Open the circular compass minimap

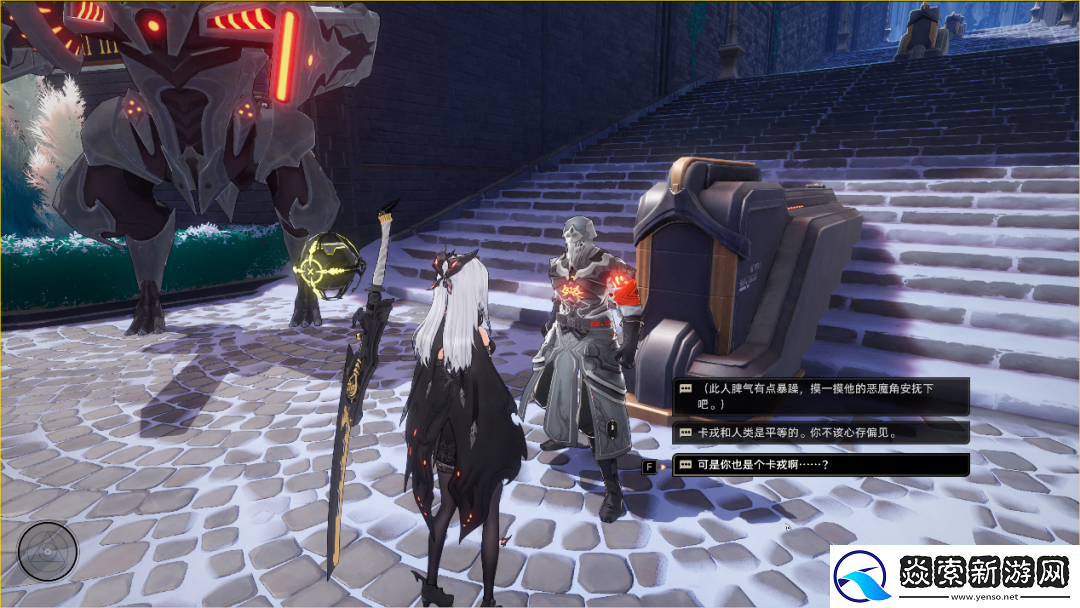pos(48,551)
